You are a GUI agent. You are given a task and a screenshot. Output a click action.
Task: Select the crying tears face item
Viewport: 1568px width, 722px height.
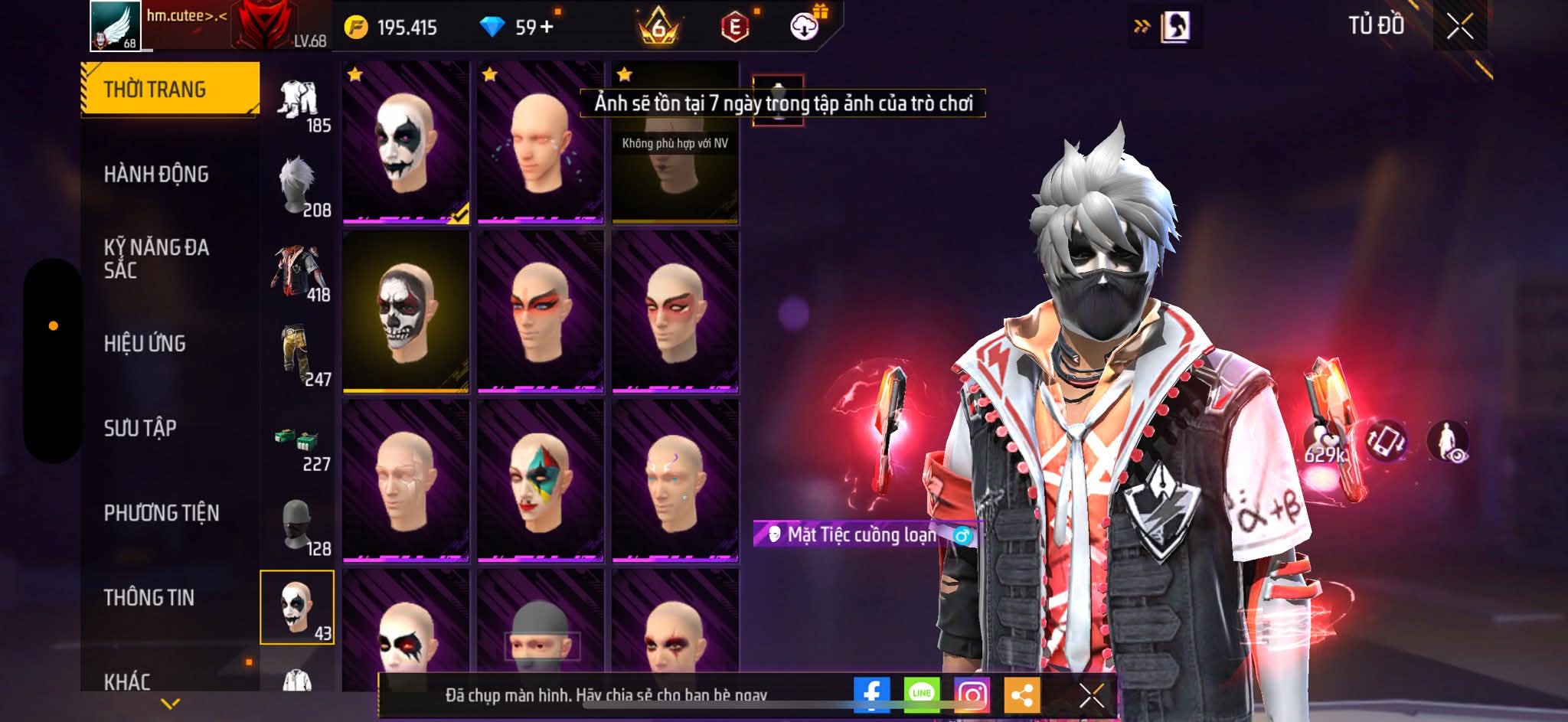[x=541, y=142]
